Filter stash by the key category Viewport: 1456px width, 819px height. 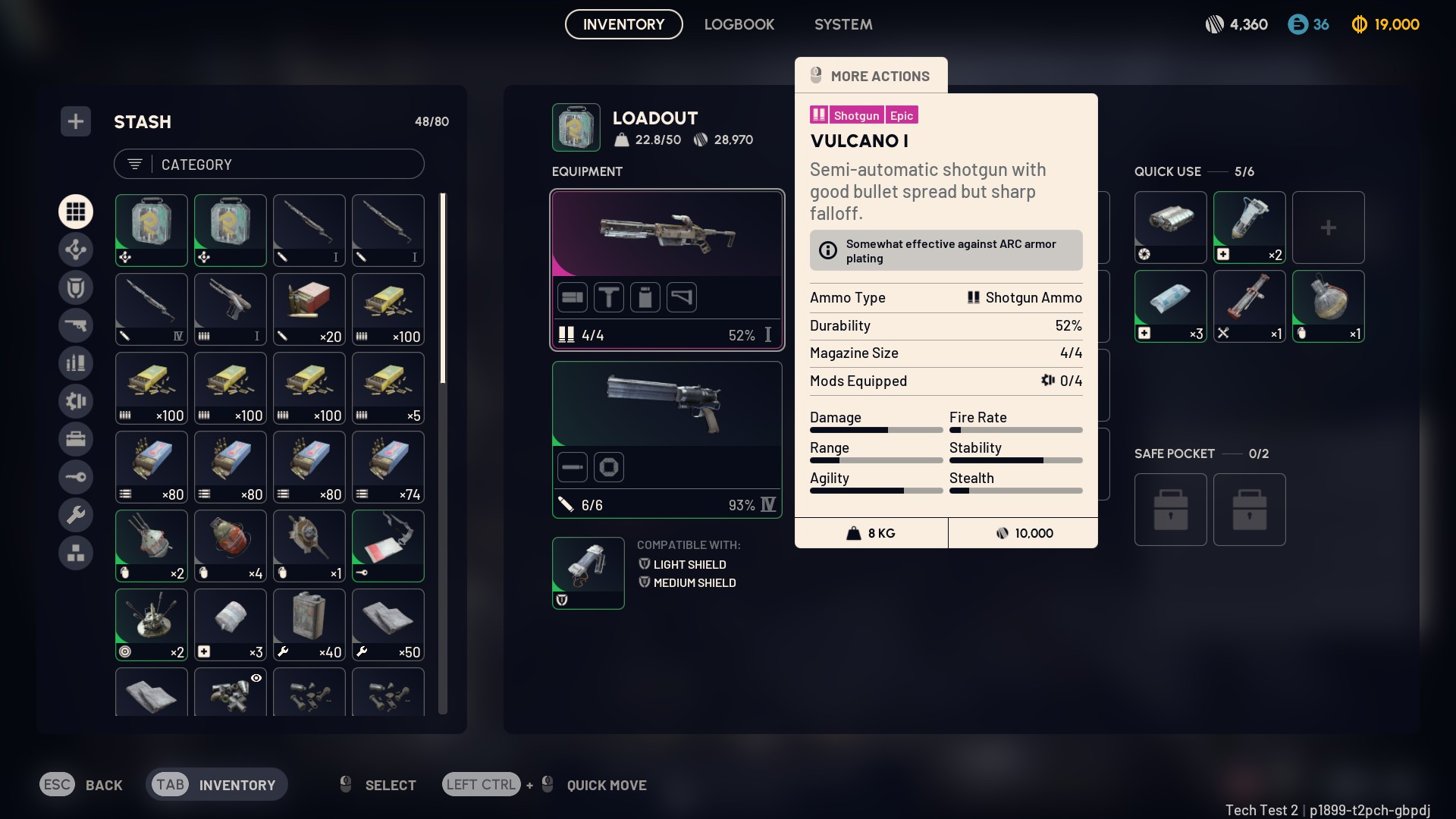coord(76,477)
